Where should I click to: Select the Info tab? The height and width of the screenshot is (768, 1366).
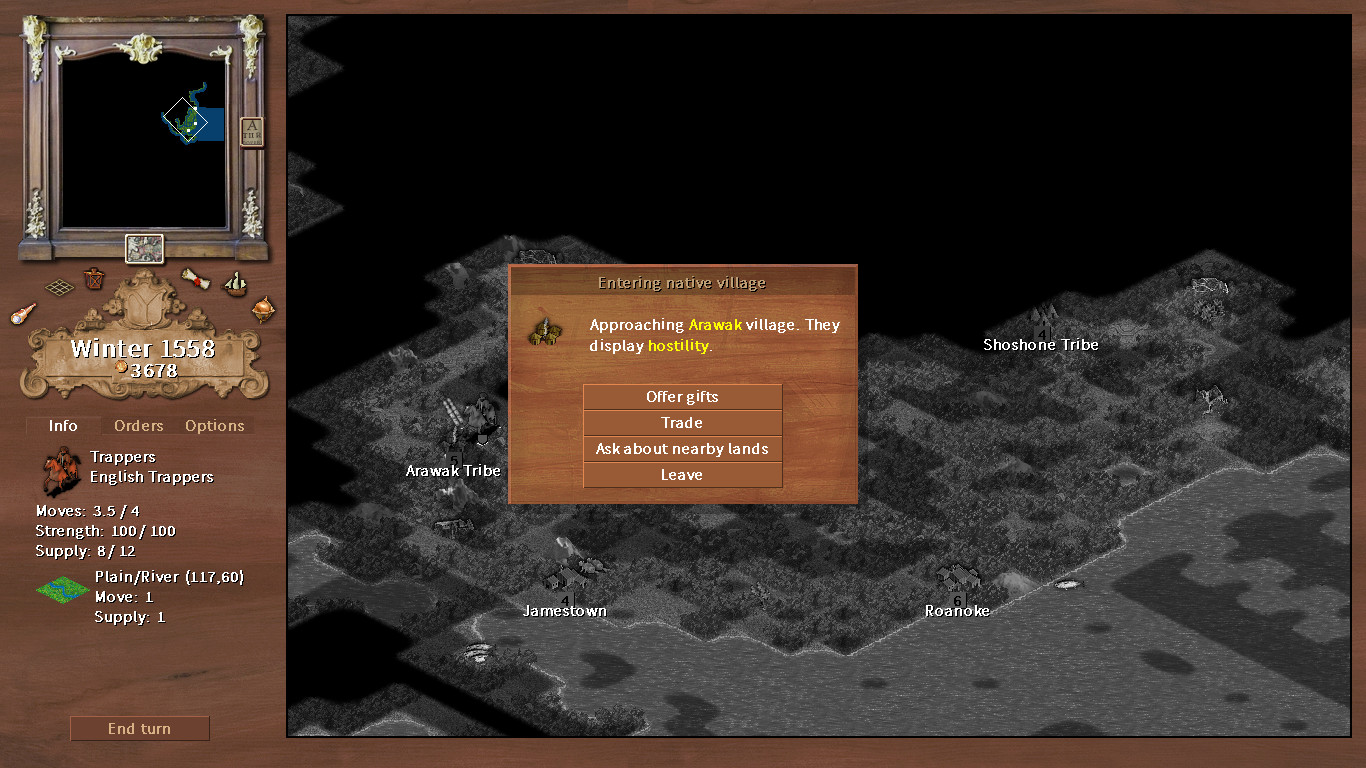pos(62,425)
